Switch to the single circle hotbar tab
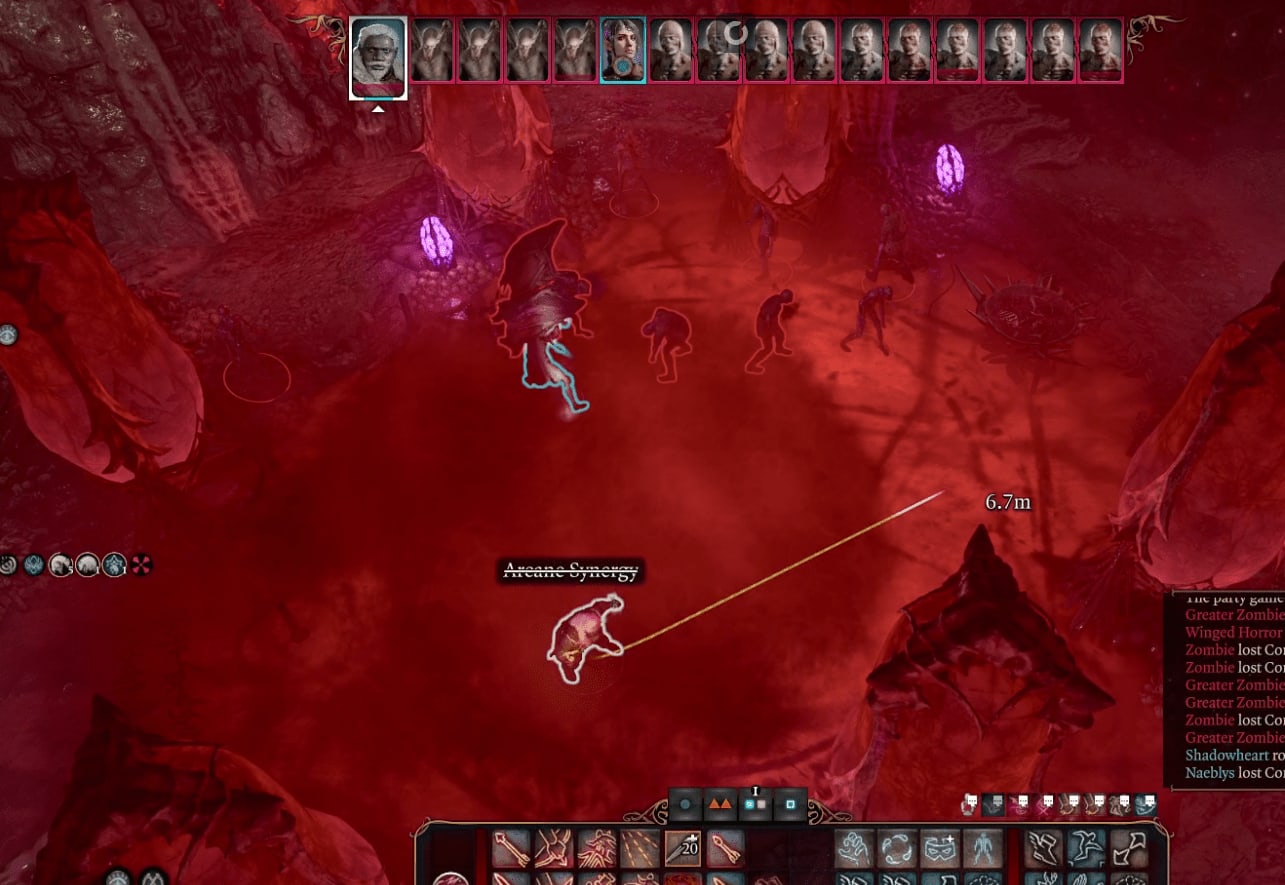1285x885 pixels. (684, 803)
